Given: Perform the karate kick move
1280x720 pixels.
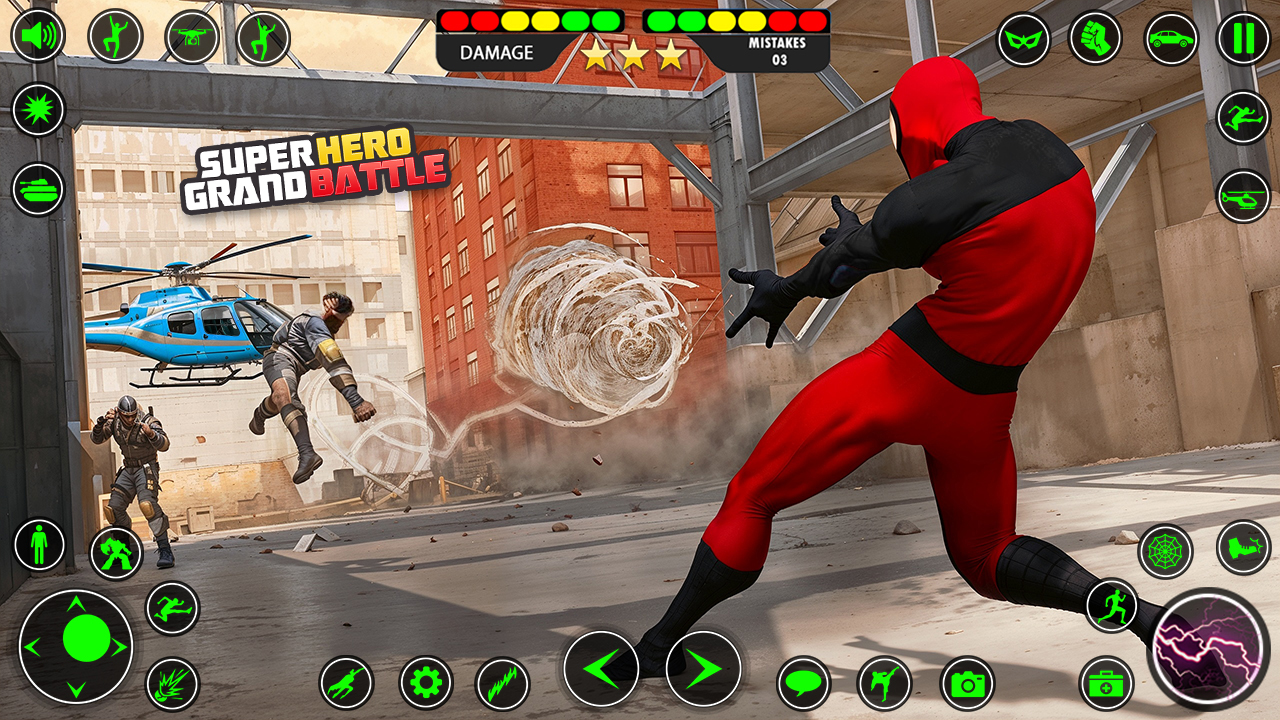Looking at the screenshot, I should click(x=884, y=683).
